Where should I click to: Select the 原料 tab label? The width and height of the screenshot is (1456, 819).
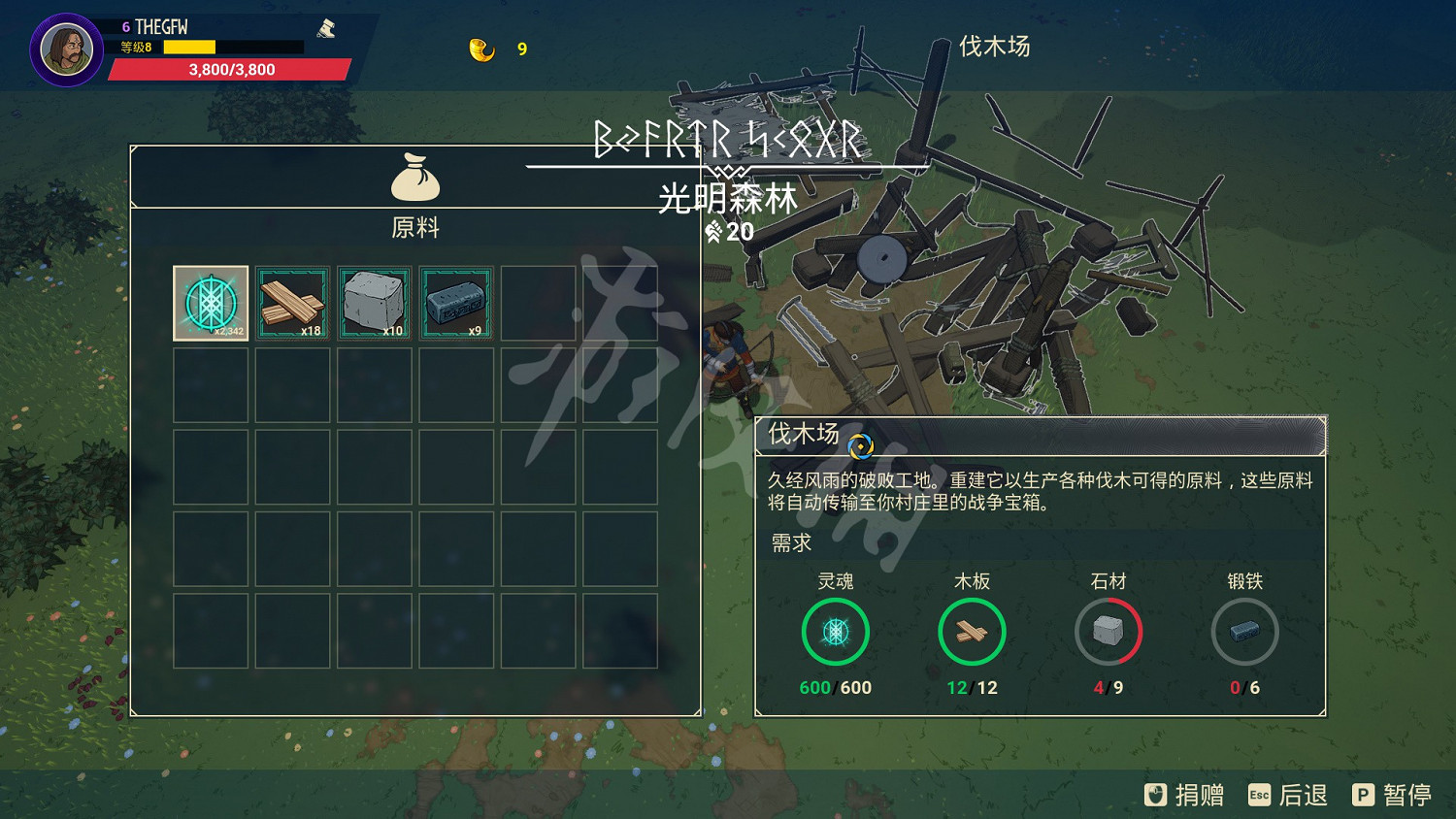tap(415, 228)
